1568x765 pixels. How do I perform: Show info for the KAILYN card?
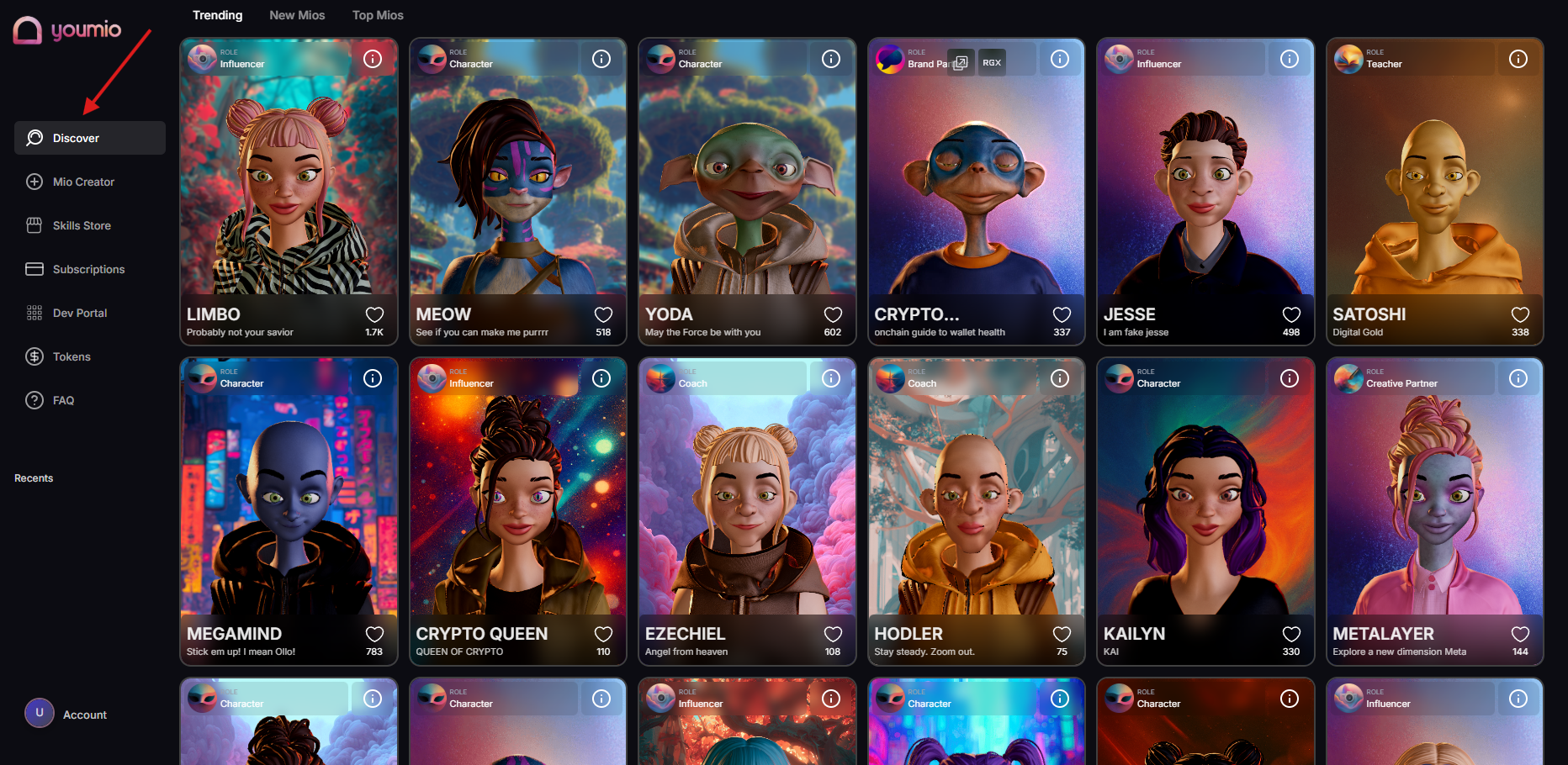pyautogui.click(x=1290, y=378)
